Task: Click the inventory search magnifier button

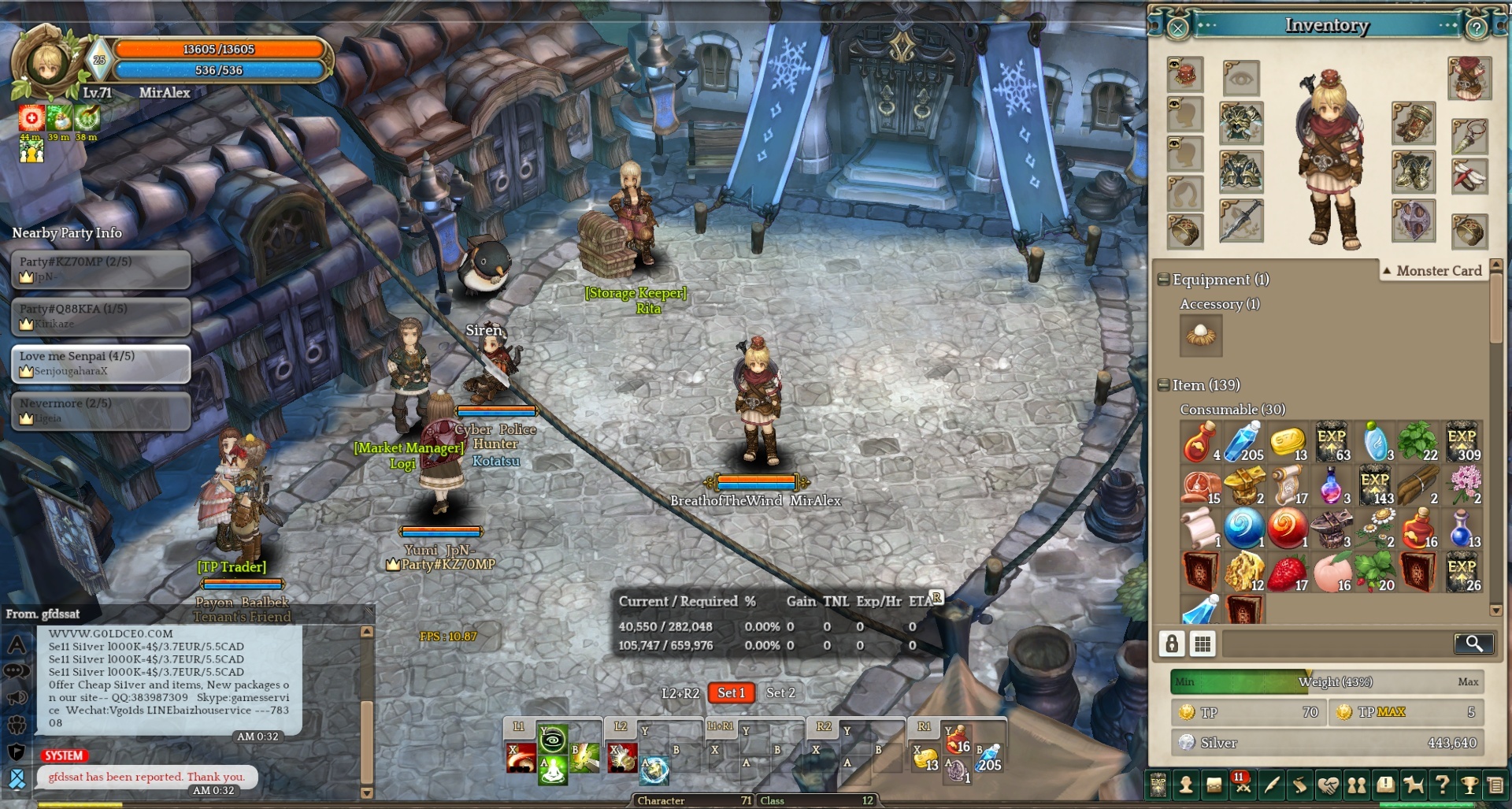Action: tap(1473, 644)
